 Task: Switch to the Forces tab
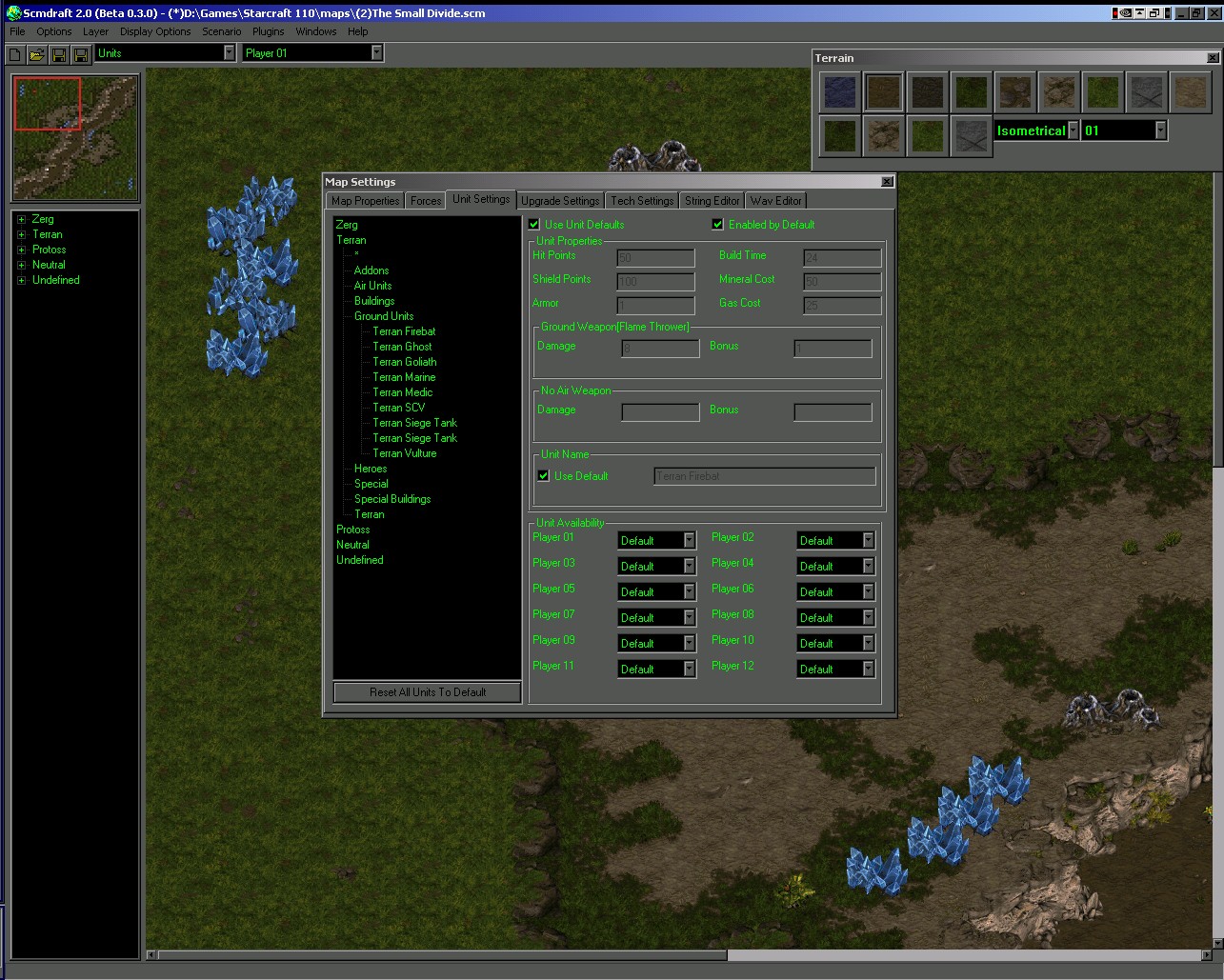click(426, 201)
